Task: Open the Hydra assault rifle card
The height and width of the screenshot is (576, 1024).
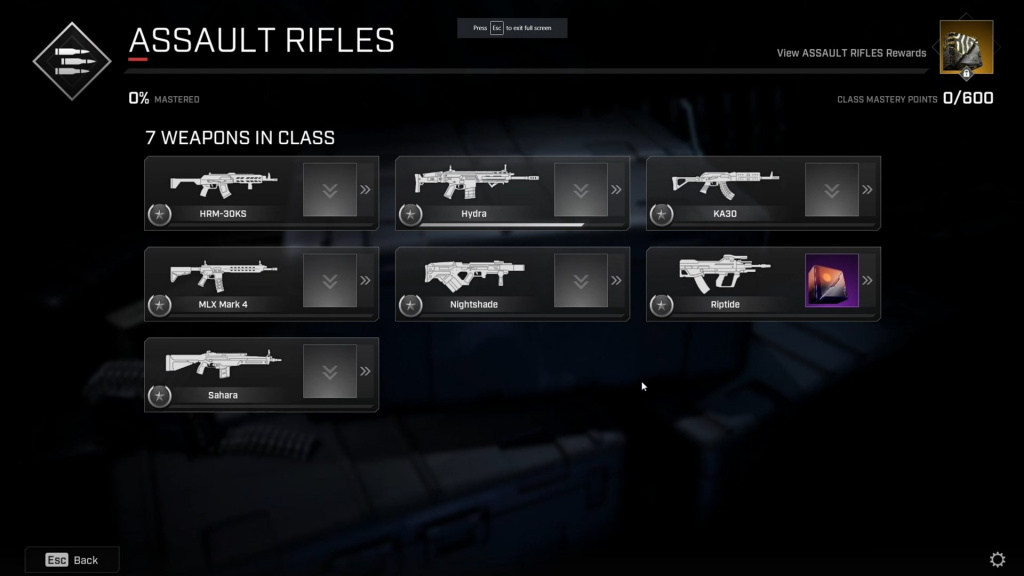Action: click(475, 192)
